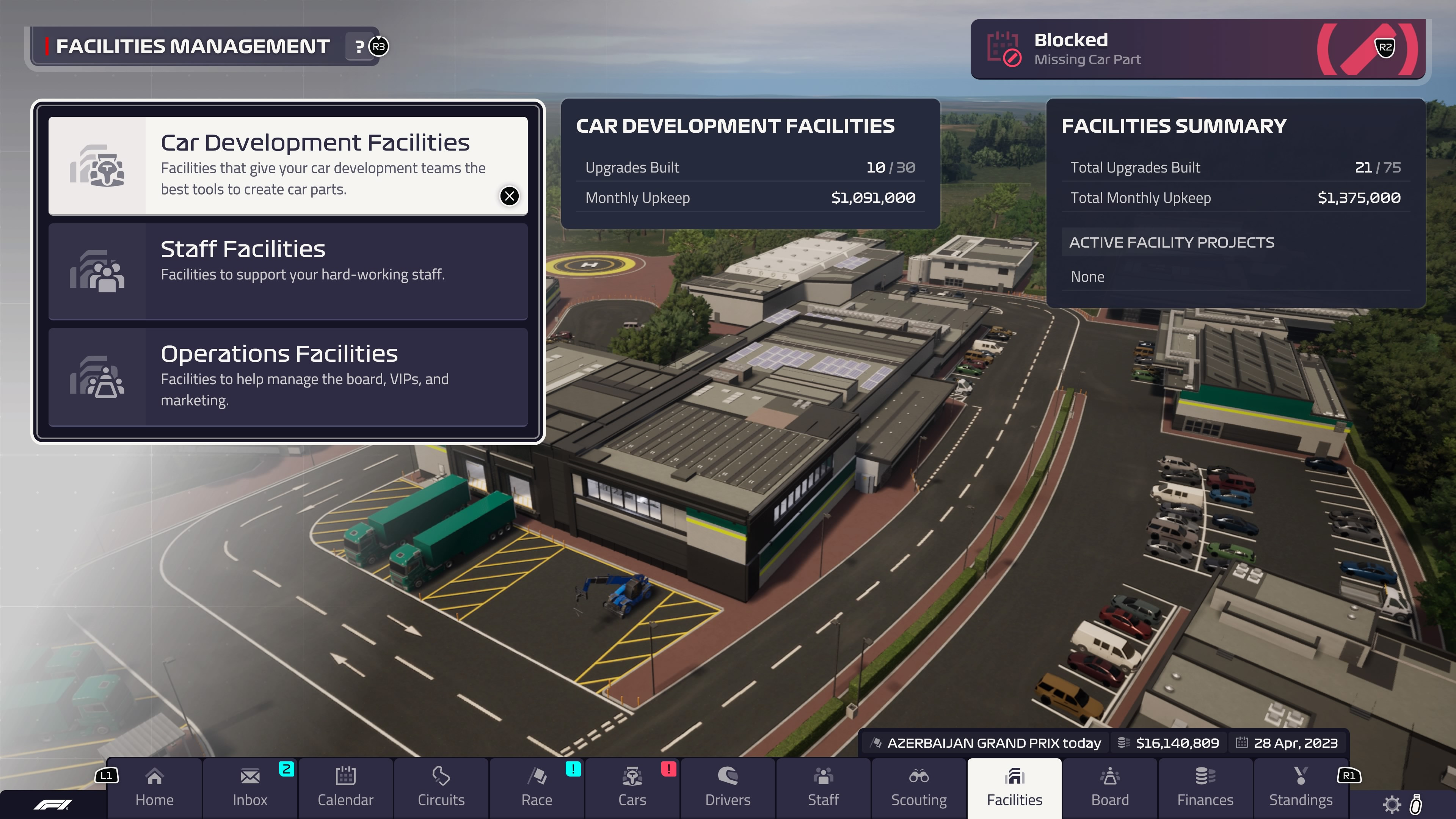View the Standings tab
Viewport: 1456px width, 819px height.
coord(1301,788)
